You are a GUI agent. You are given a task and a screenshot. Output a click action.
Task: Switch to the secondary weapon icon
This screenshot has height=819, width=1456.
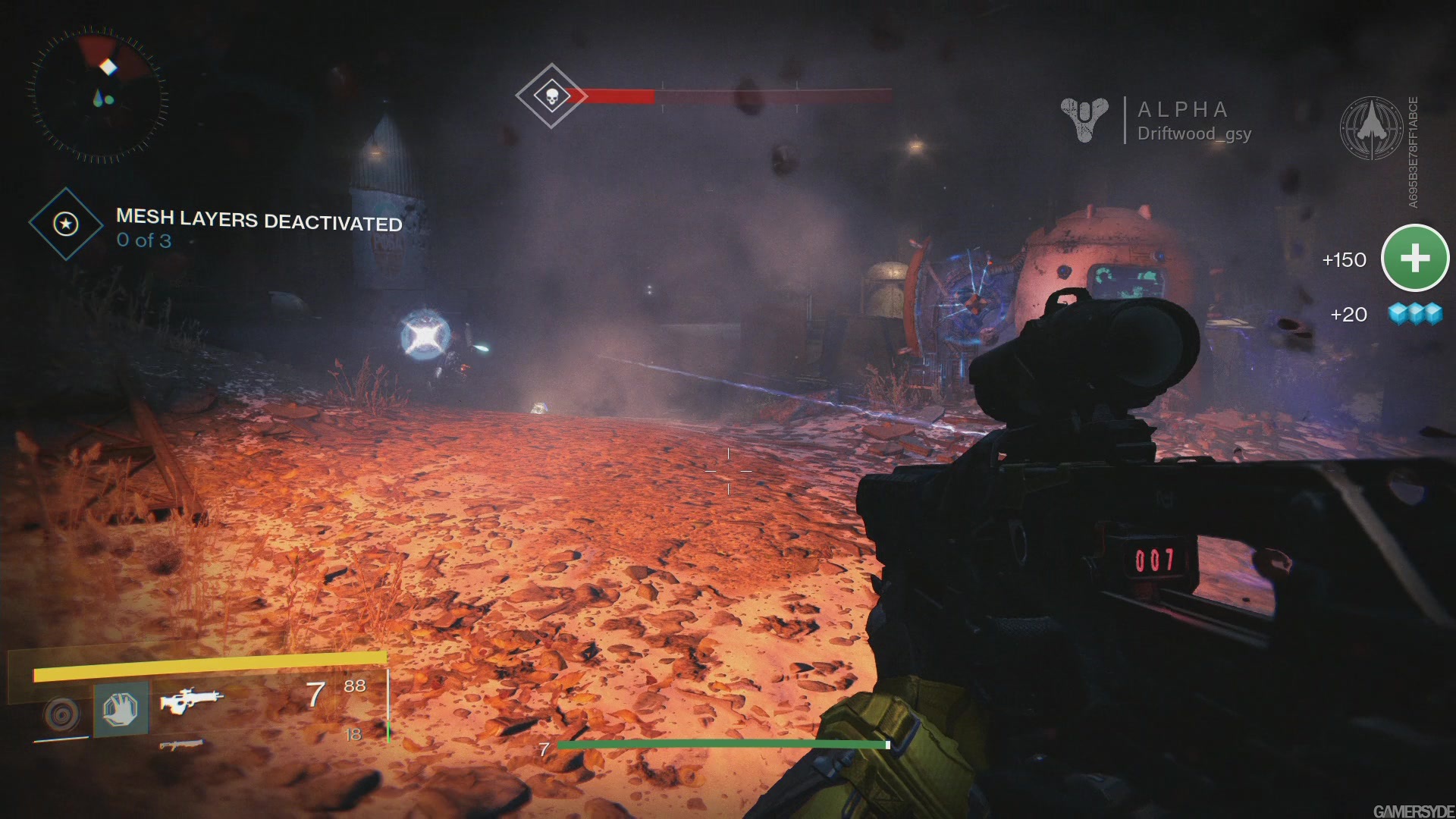pyautogui.click(x=182, y=745)
